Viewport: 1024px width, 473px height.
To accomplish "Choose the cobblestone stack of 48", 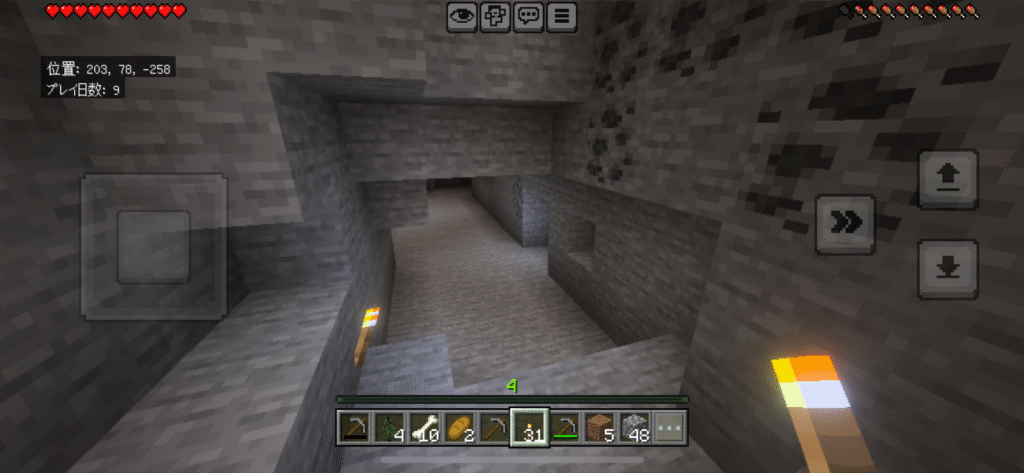I will (635, 428).
